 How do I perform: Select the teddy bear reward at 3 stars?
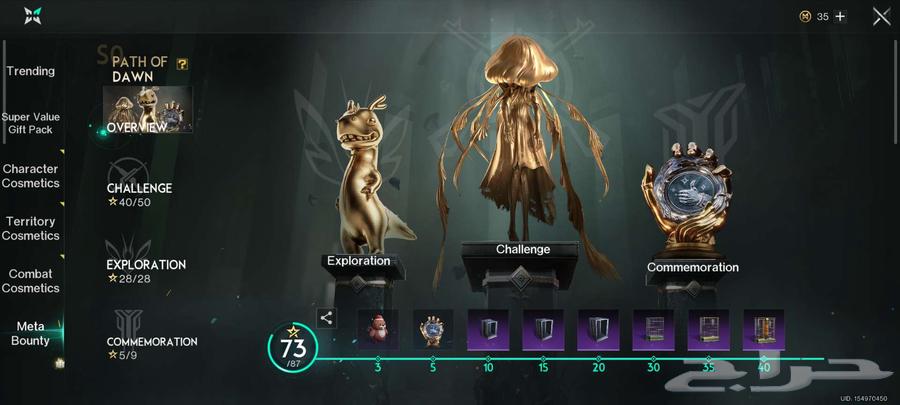pos(378,329)
